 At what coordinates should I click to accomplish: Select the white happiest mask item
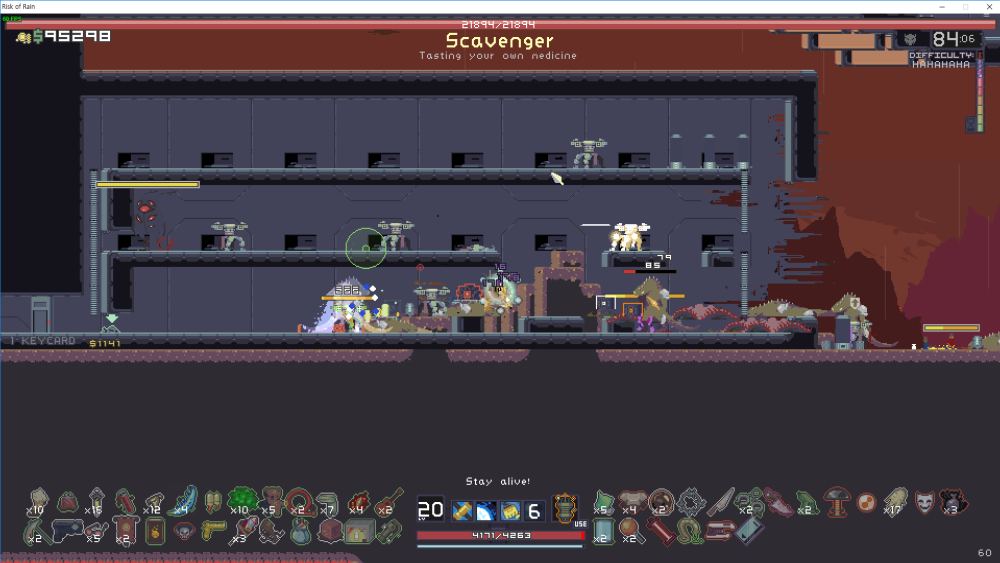pyautogui.click(x=924, y=499)
